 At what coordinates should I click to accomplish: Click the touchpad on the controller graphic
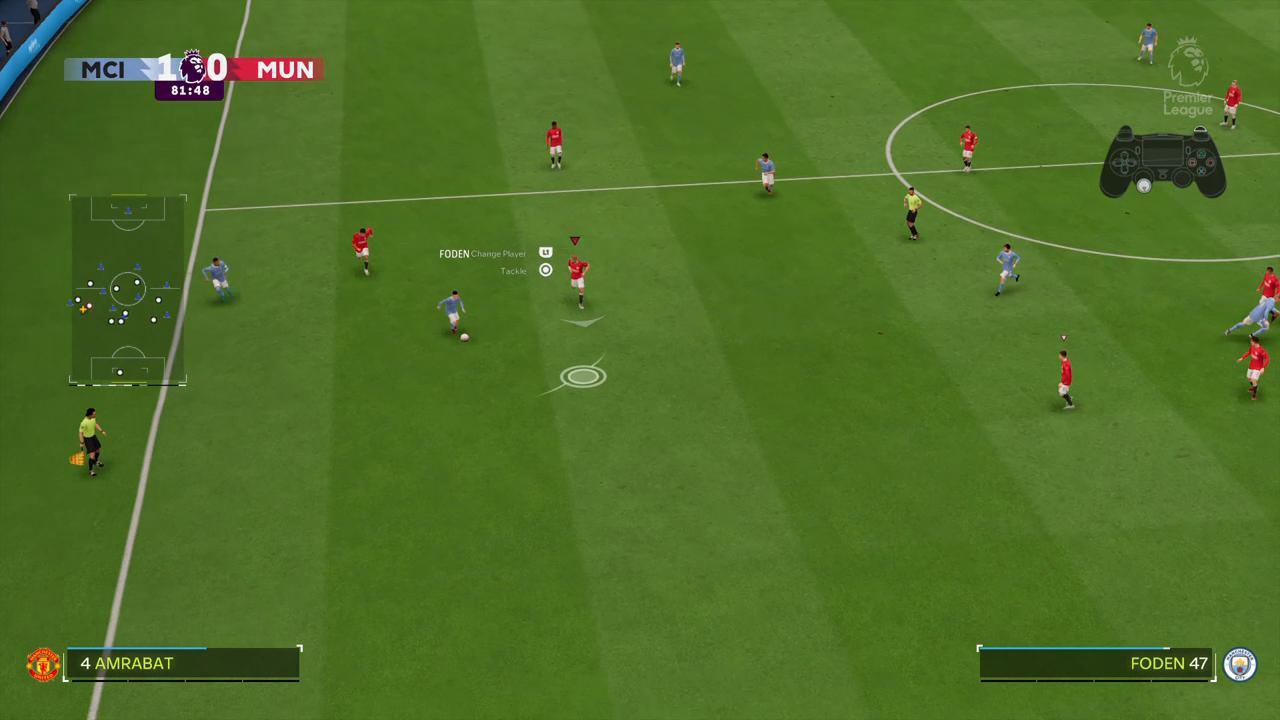pos(1162,152)
